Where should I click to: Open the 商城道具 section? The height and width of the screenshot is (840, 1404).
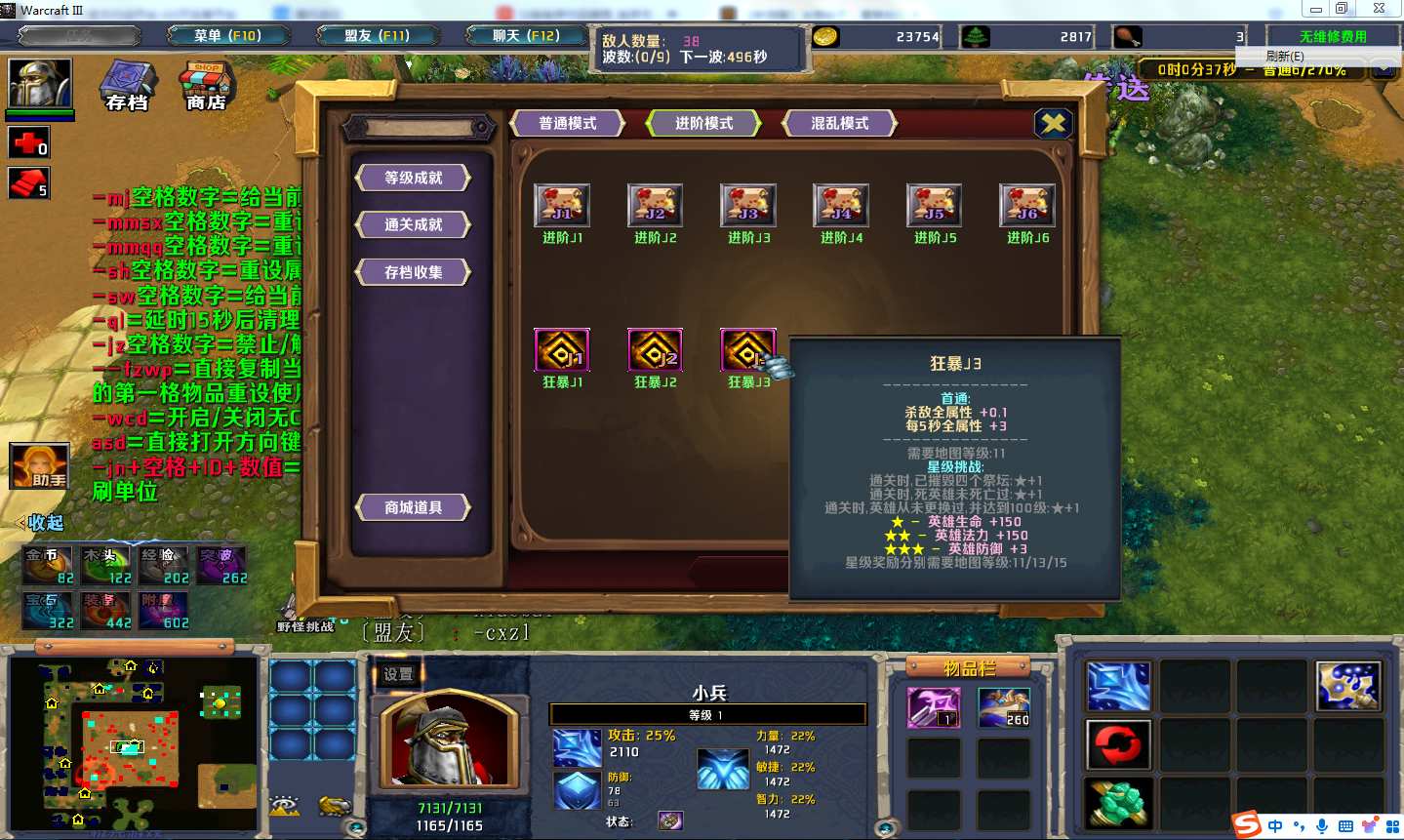[x=414, y=507]
